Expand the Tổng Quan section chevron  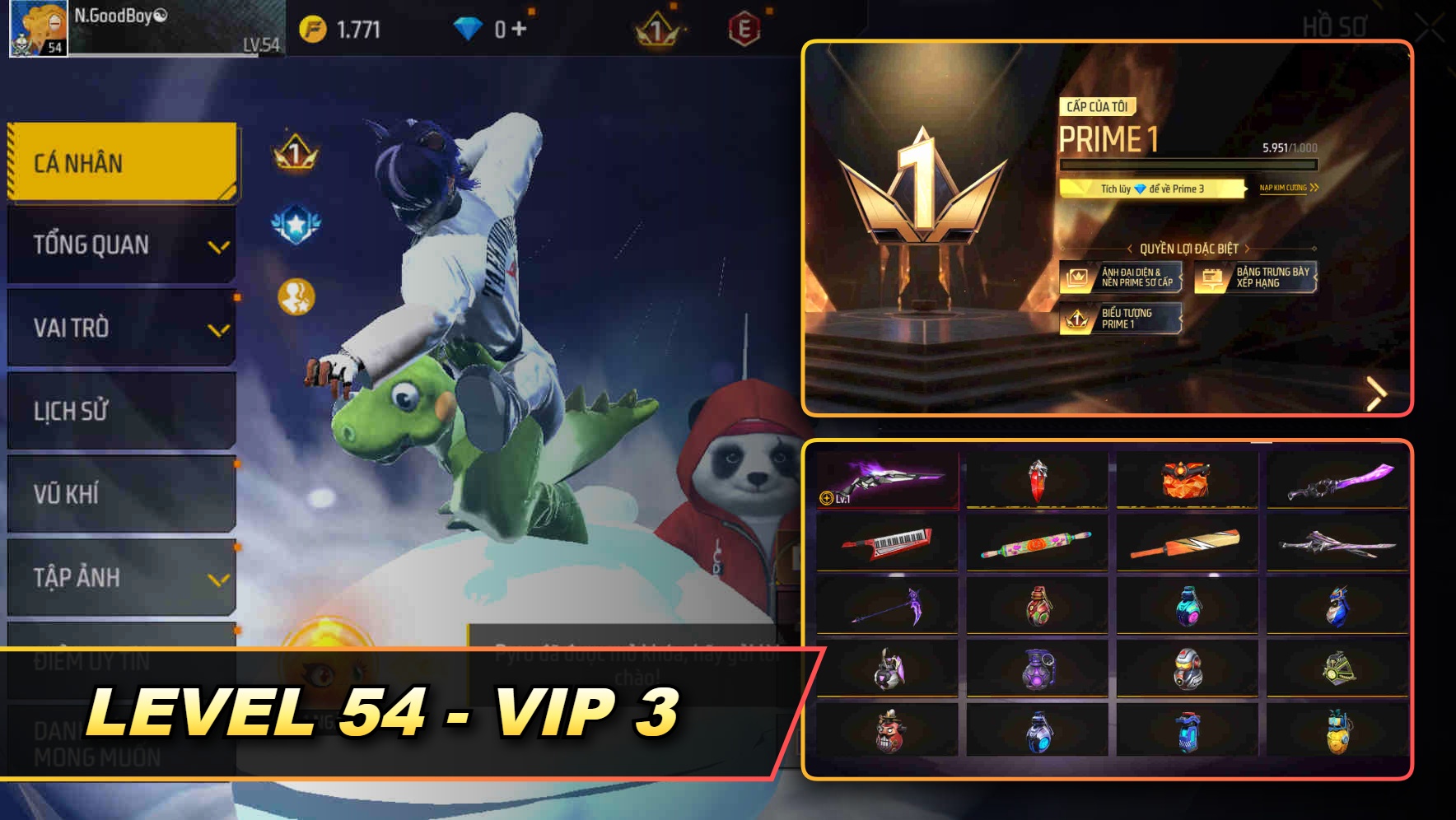click(x=217, y=245)
